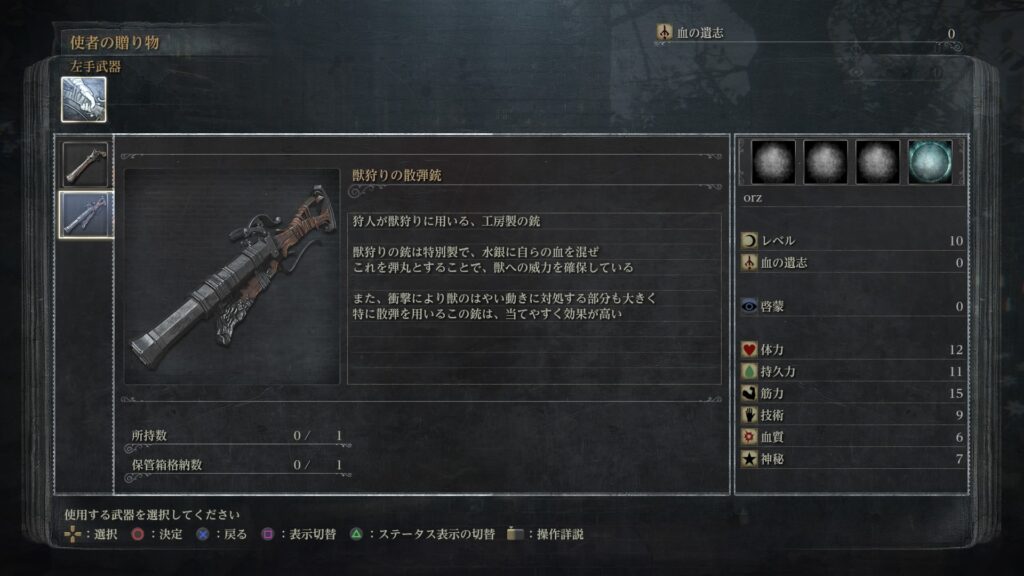Click the left-hand weapon slot icon
Screen dimensions: 1024x576
point(83,100)
